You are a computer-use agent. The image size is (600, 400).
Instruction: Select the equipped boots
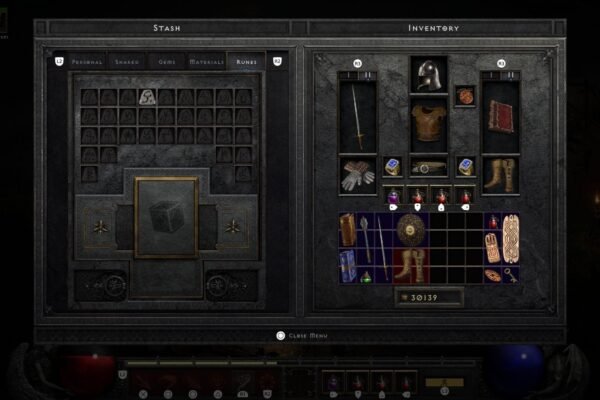[x=500, y=175]
